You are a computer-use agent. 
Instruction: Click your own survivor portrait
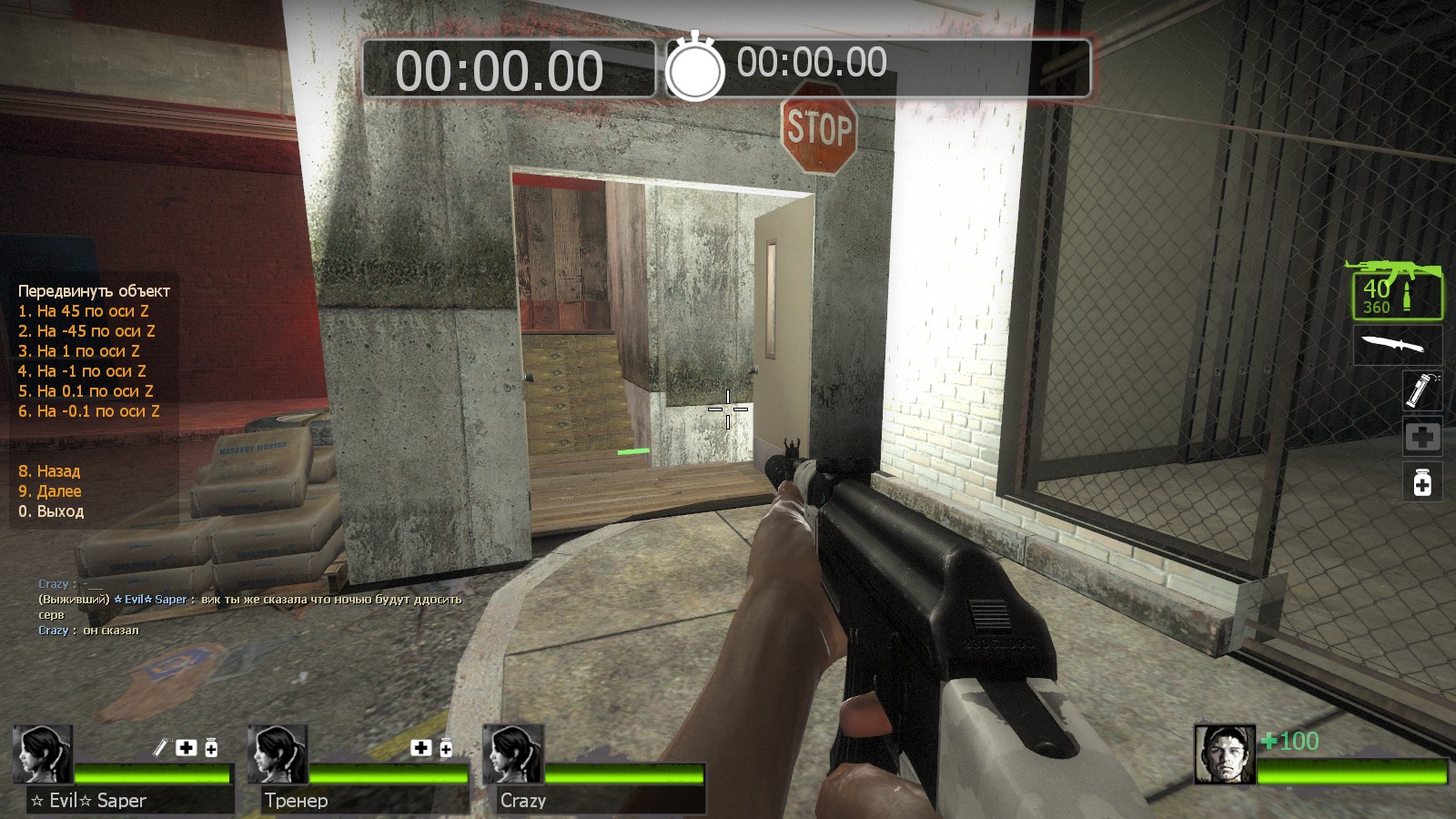[1224, 754]
